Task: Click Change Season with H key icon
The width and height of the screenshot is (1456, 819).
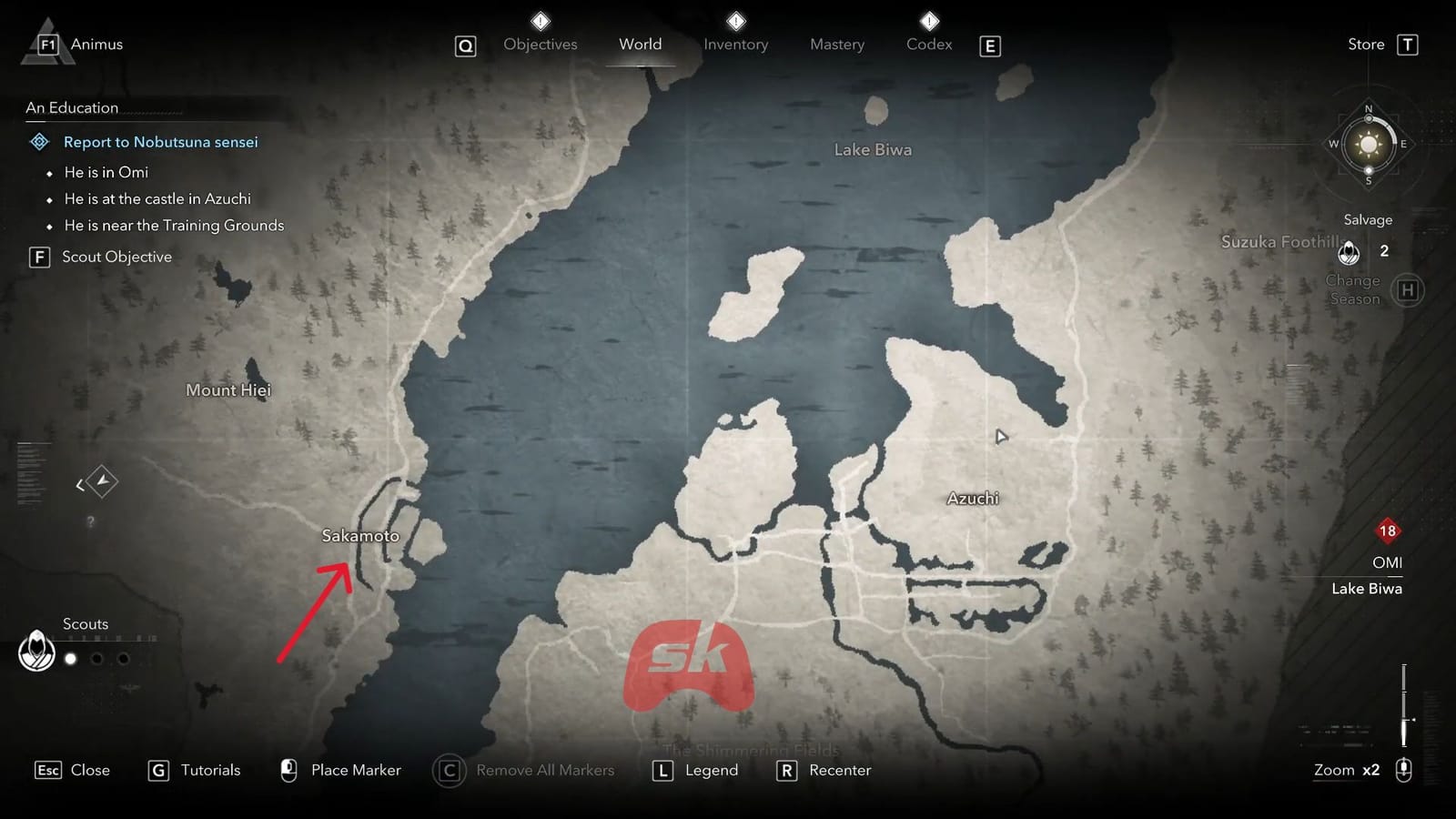Action: pos(1407,289)
